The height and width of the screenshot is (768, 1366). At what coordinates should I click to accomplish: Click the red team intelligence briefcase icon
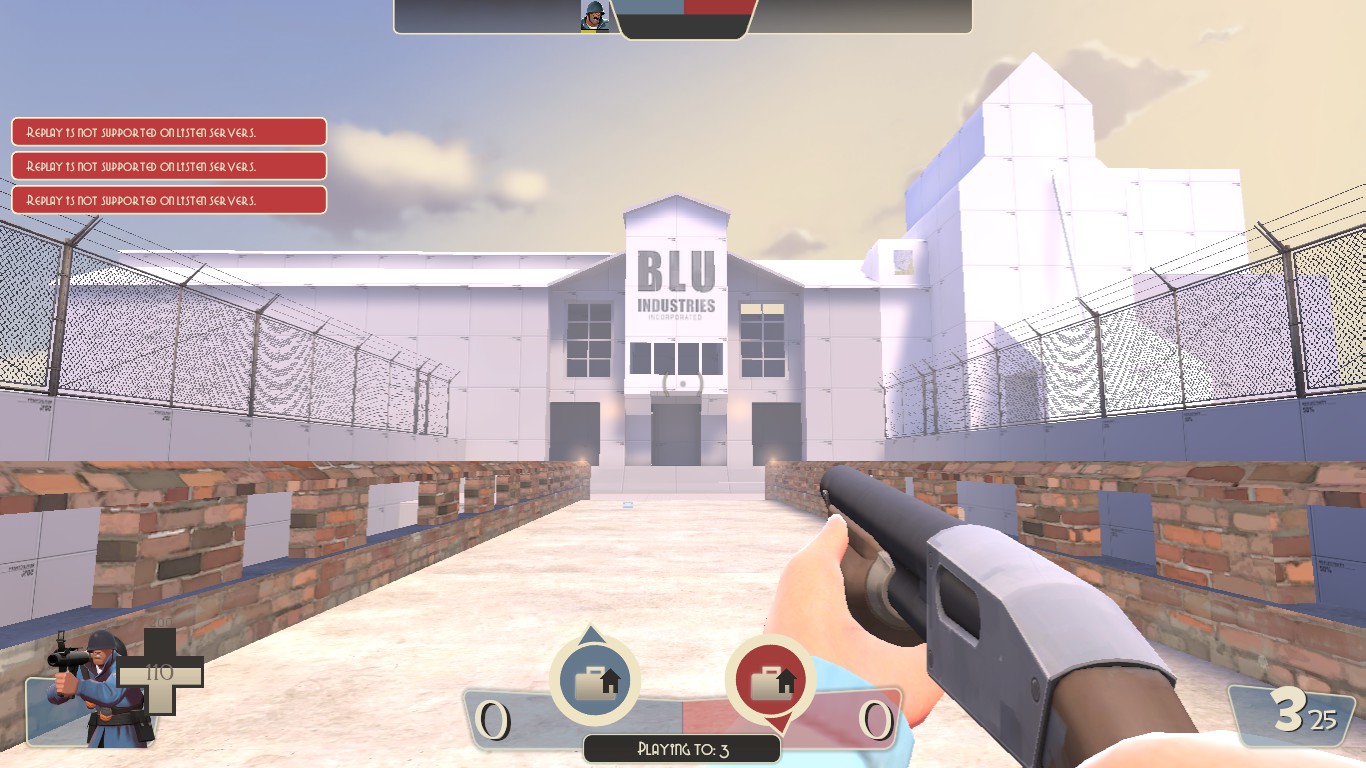(770, 680)
